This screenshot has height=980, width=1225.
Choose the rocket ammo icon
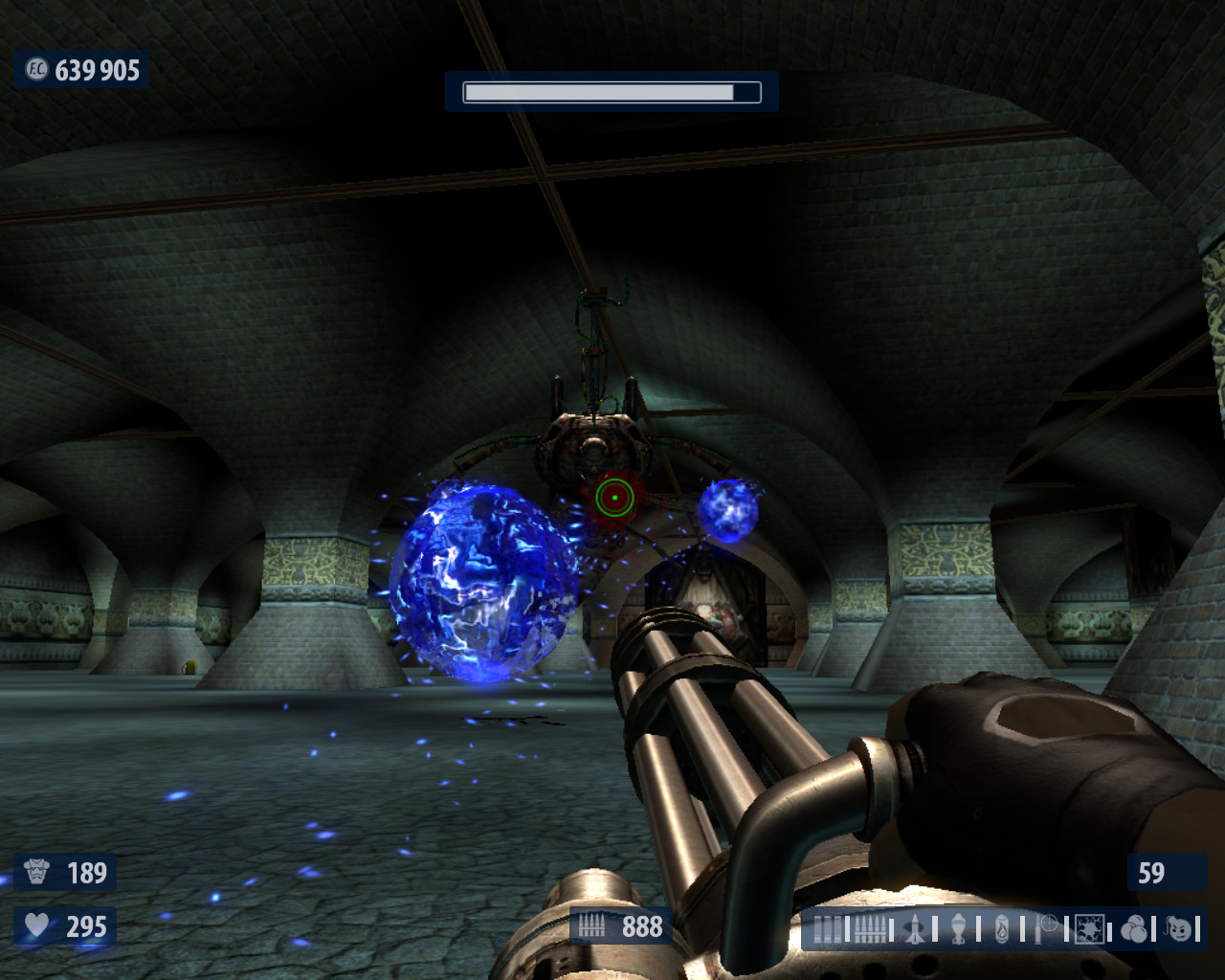pos(916,929)
